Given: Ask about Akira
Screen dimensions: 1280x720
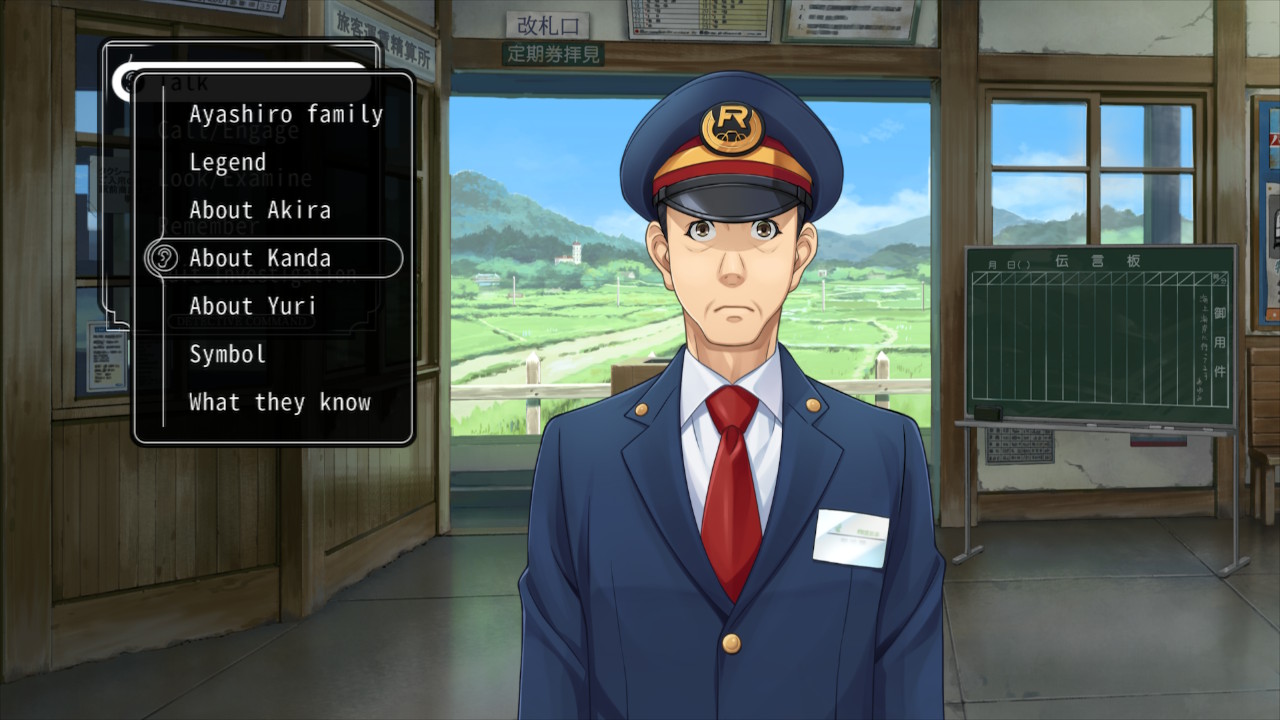Looking at the screenshot, I should 259,210.
